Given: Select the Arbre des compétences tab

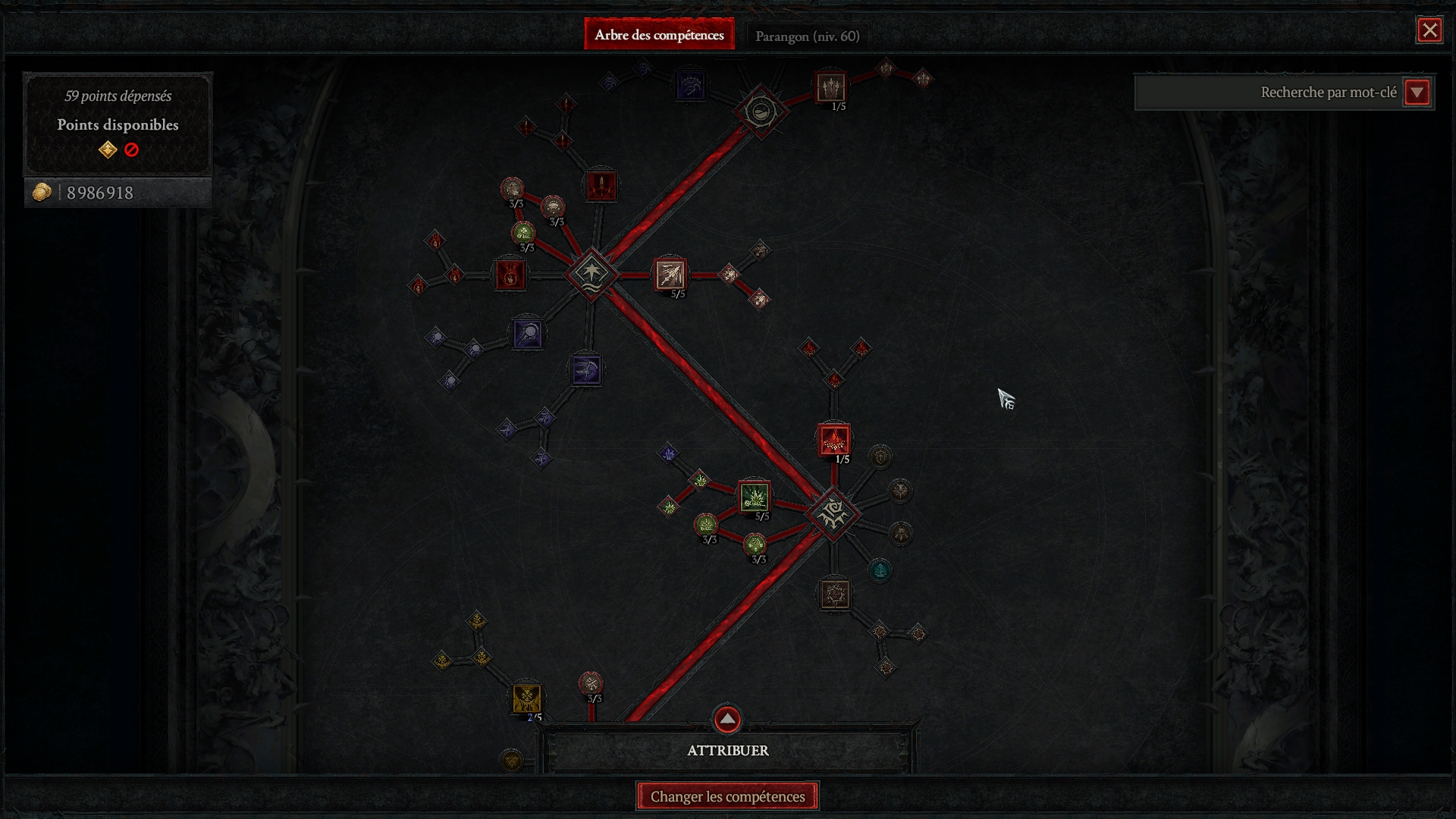Looking at the screenshot, I should [659, 35].
